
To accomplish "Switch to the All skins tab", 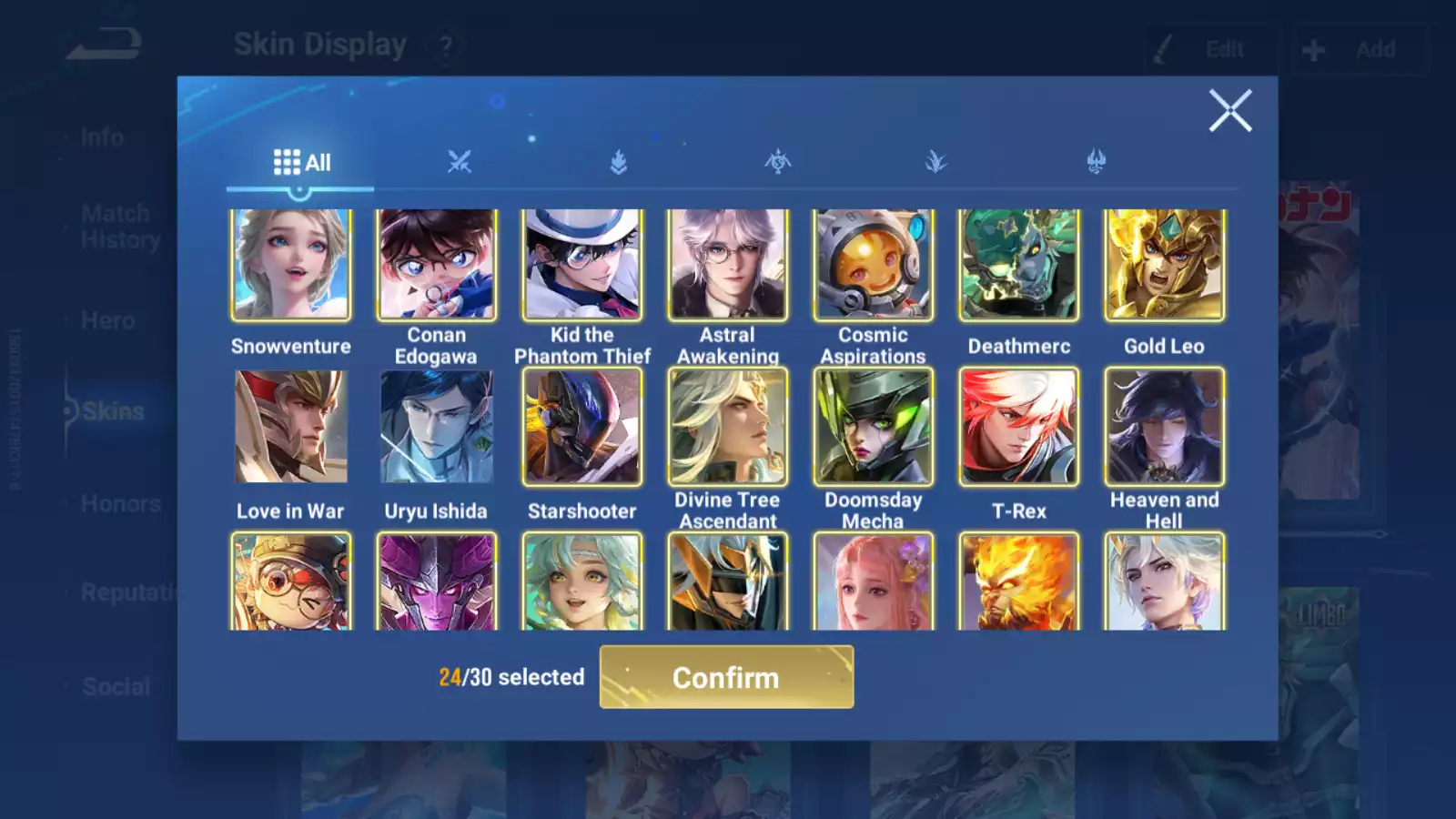I will pos(301,163).
